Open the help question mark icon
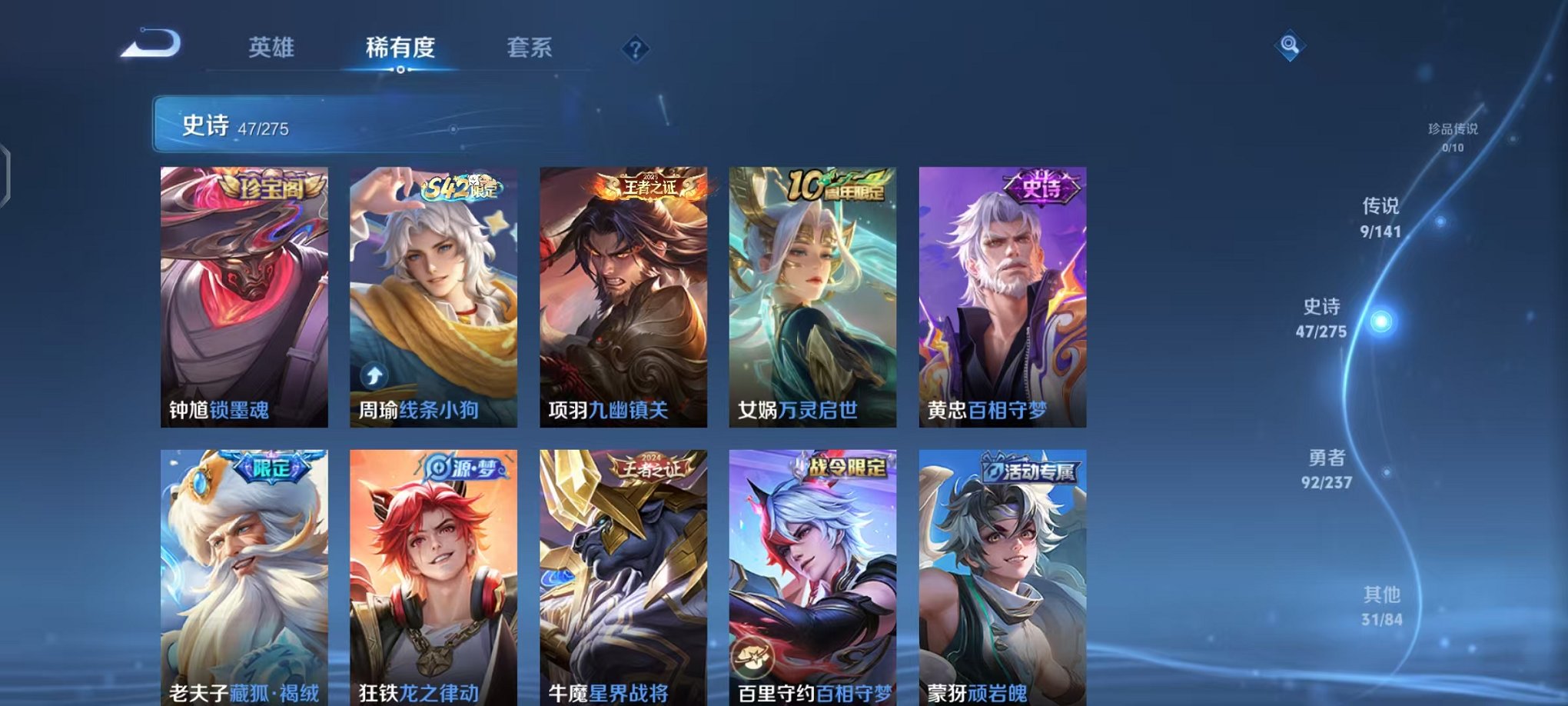This screenshot has height=706, width=1568. (633, 50)
